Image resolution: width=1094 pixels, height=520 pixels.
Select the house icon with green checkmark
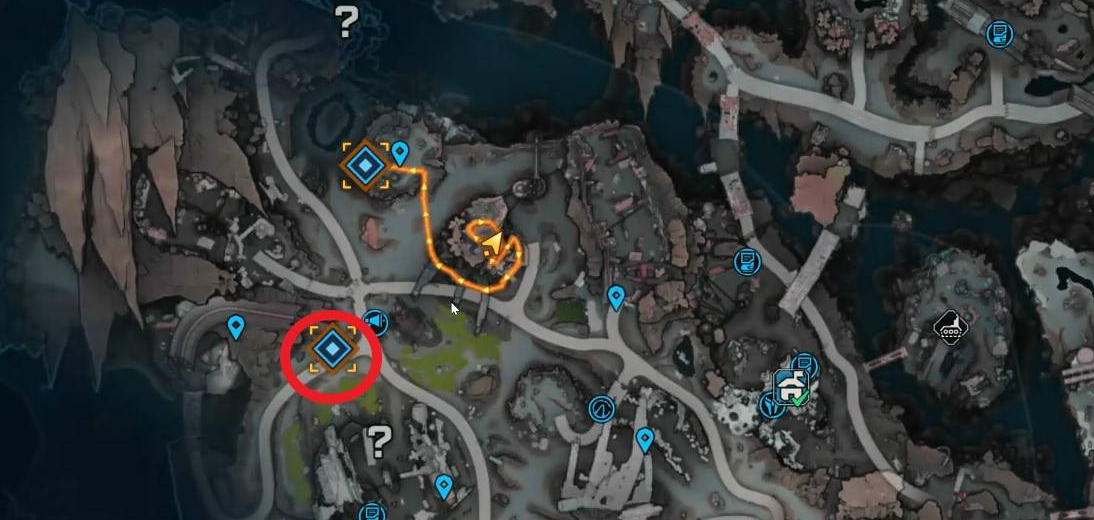tap(792, 388)
